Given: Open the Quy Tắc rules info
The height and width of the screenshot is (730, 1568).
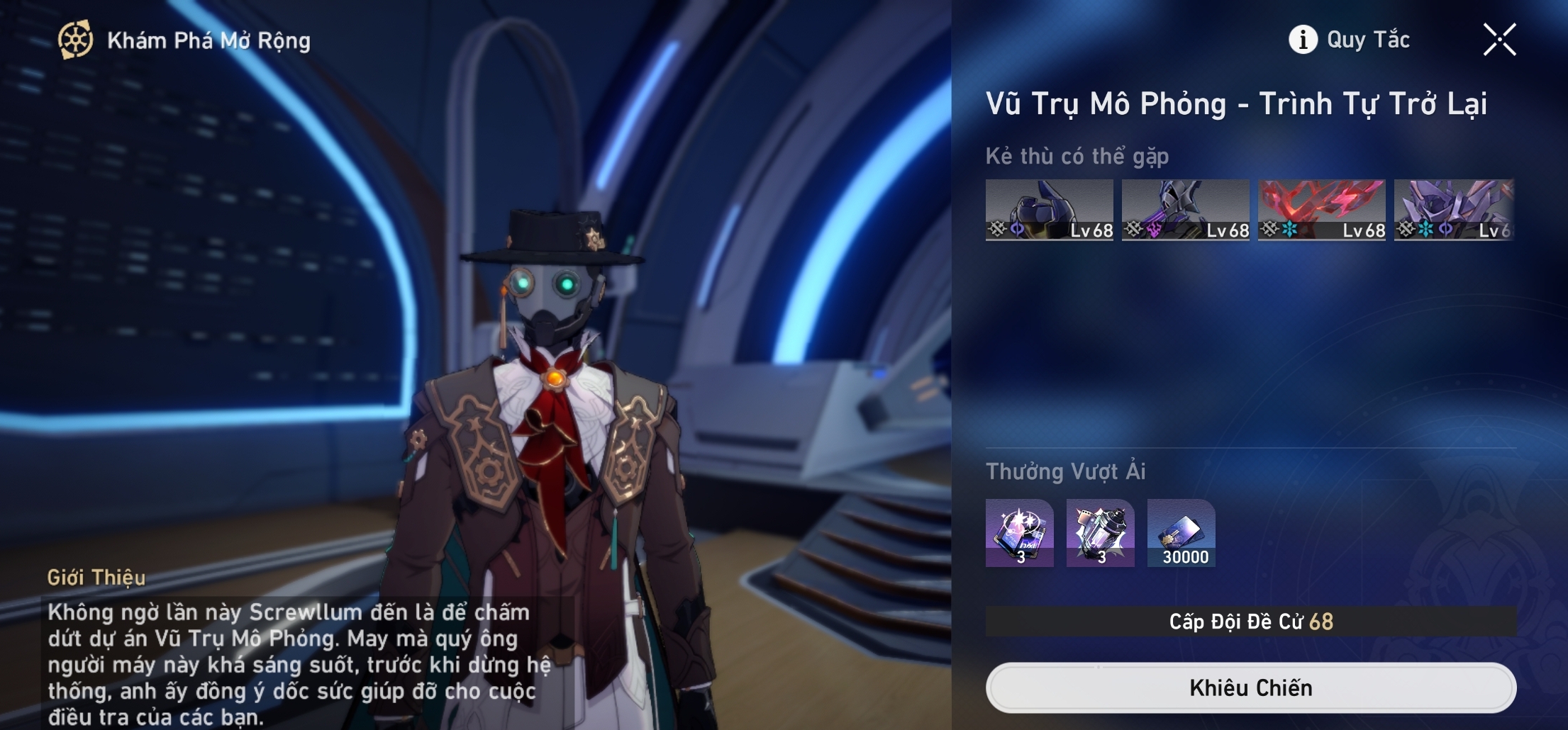Looking at the screenshot, I should (x=1350, y=40).
